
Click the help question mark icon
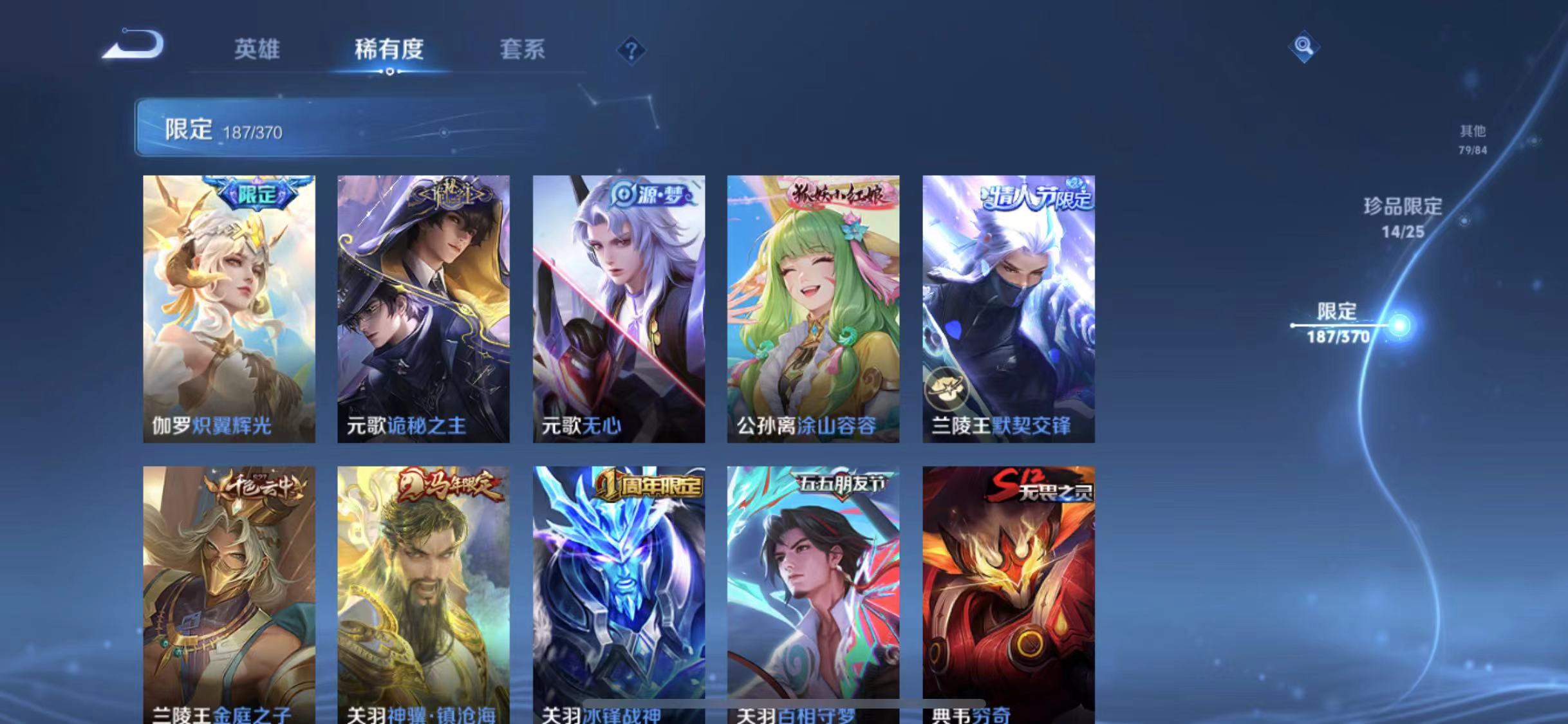[x=632, y=50]
